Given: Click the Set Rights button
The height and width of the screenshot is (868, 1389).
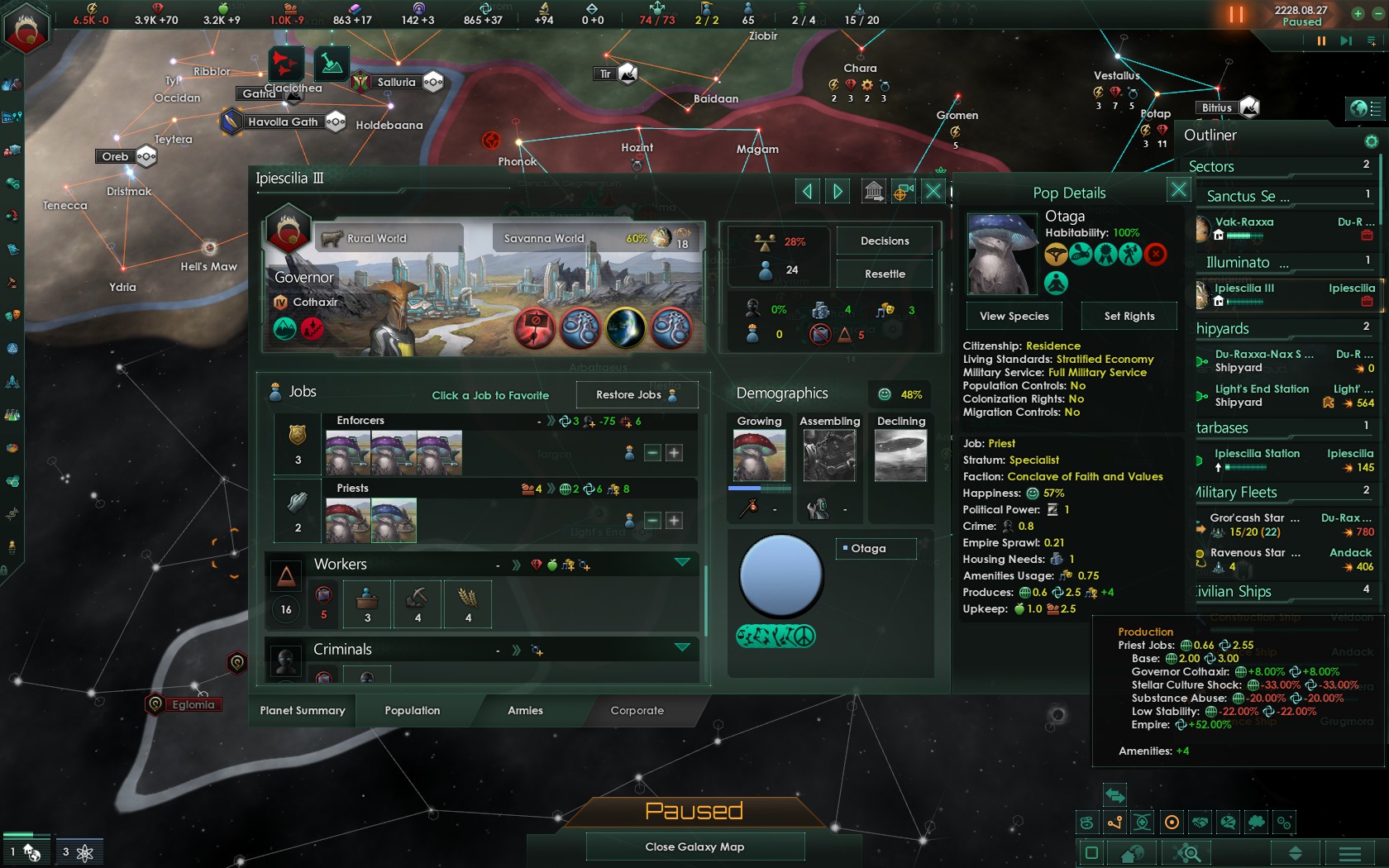Looking at the screenshot, I should tap(1129, 316).
